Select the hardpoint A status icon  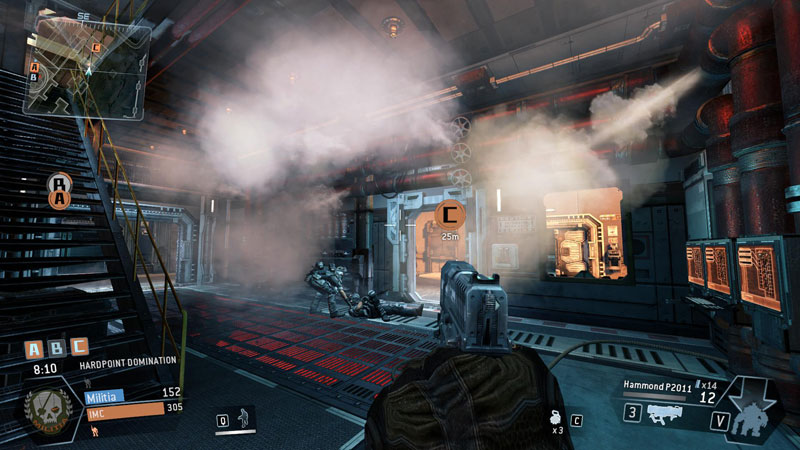pyautogui.click(x=35, y=349)
